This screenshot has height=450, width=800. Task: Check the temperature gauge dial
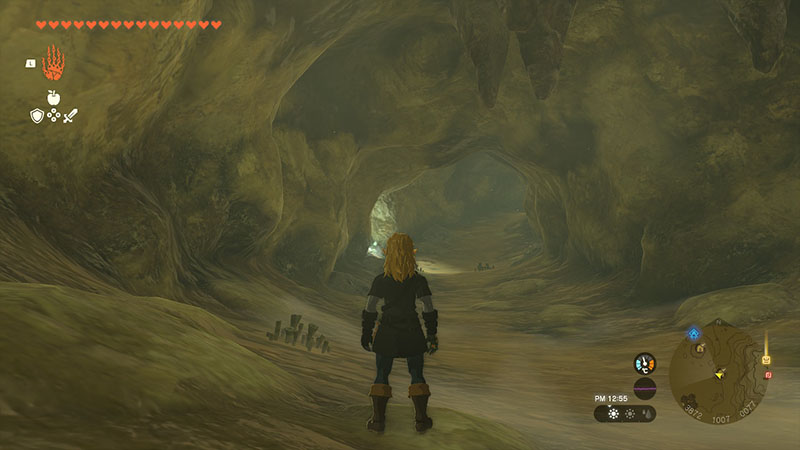point(645,363)
